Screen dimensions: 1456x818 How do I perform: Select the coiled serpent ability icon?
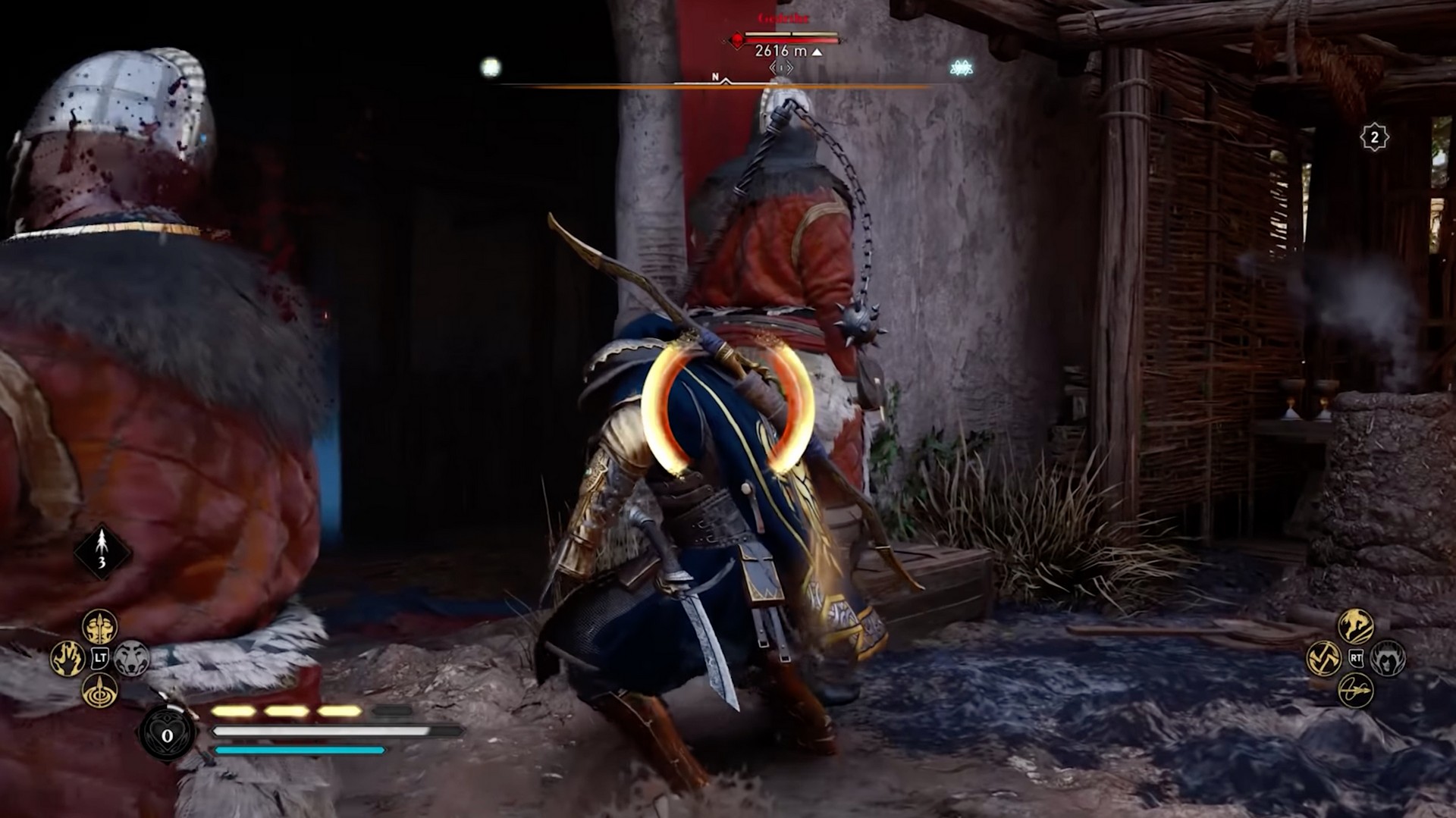(1355, 691)
